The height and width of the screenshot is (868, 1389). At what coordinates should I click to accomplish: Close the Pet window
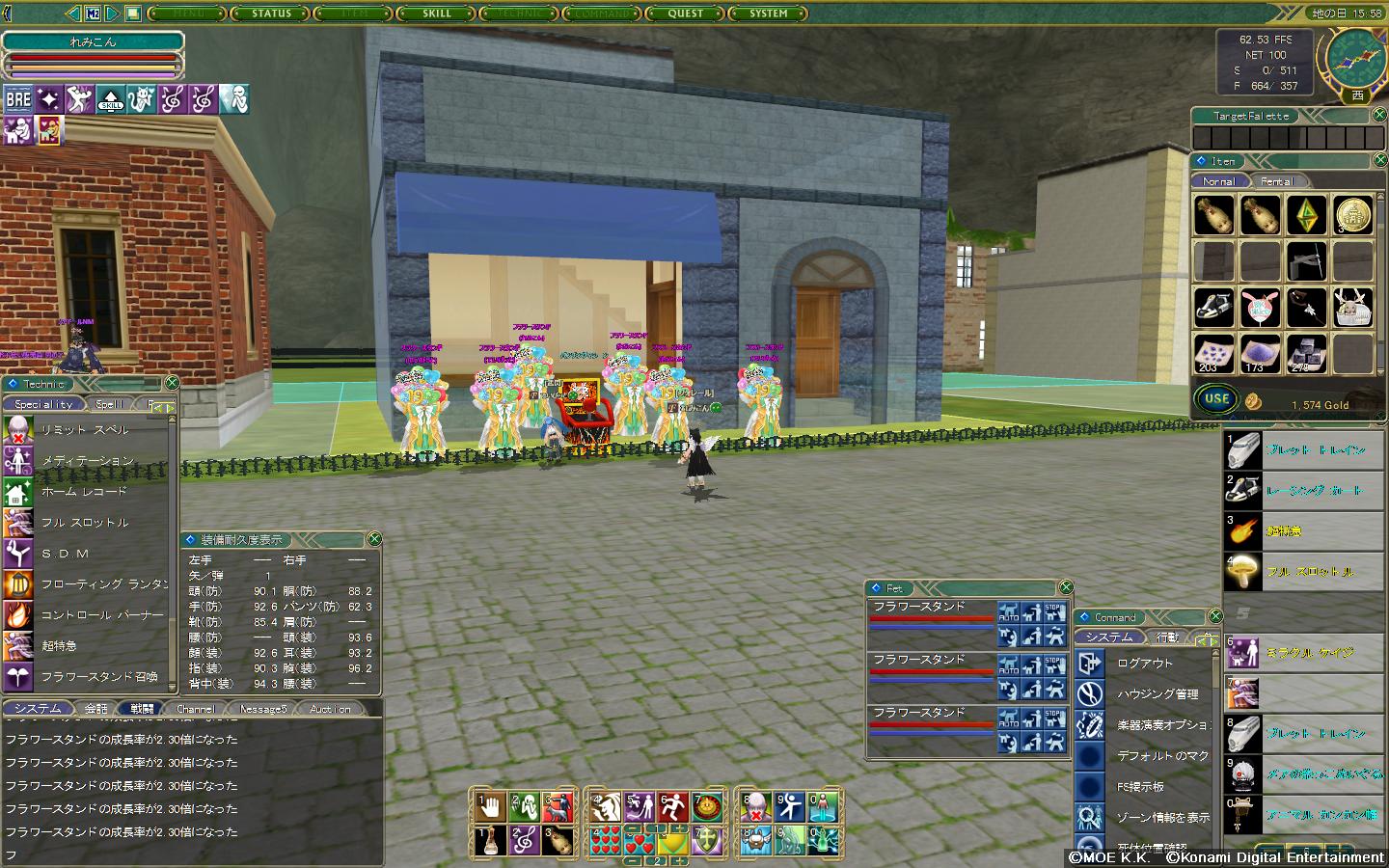pos(1066,587)
